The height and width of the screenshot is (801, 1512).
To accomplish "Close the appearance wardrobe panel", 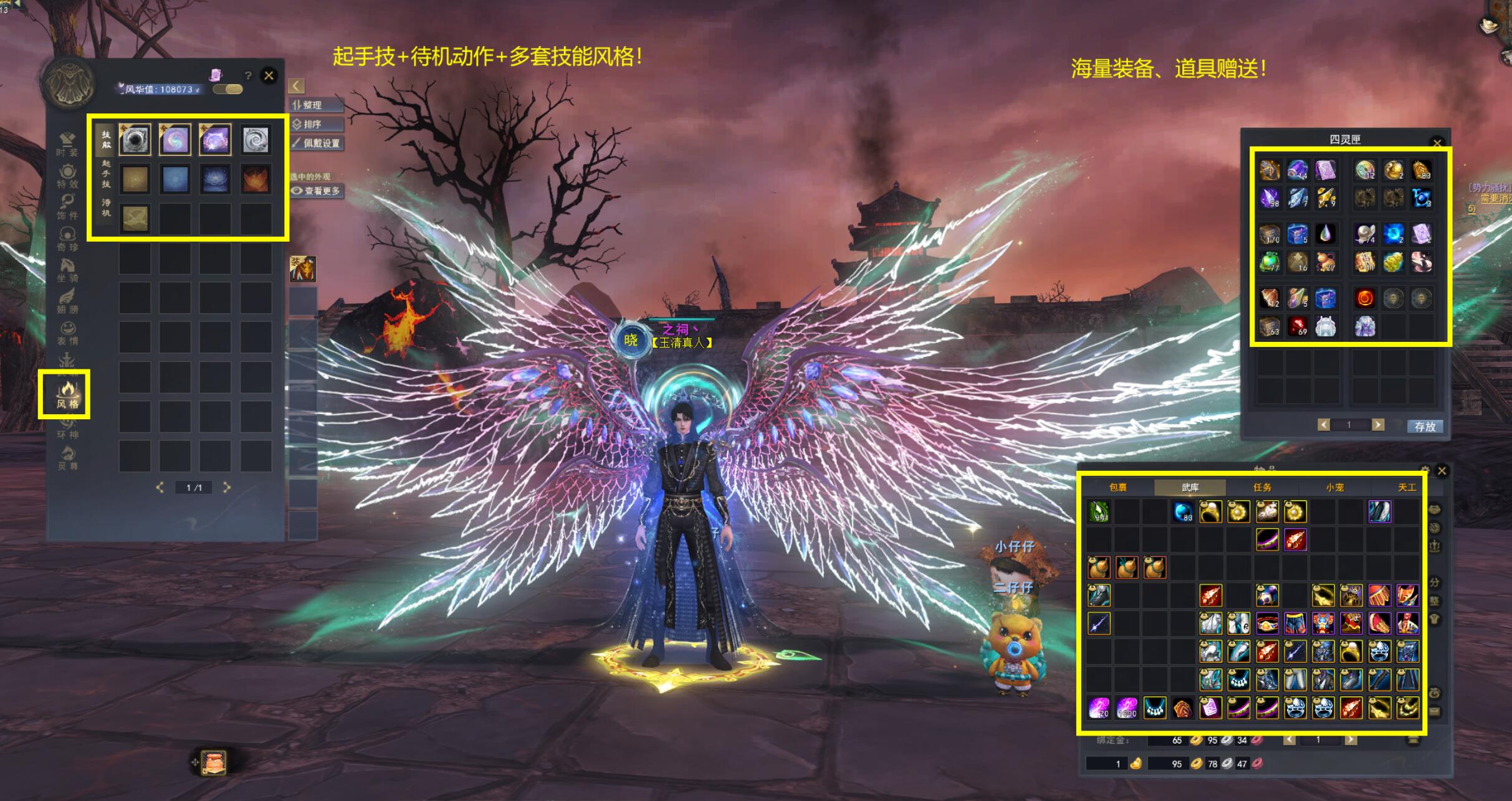I will point(269,75).
